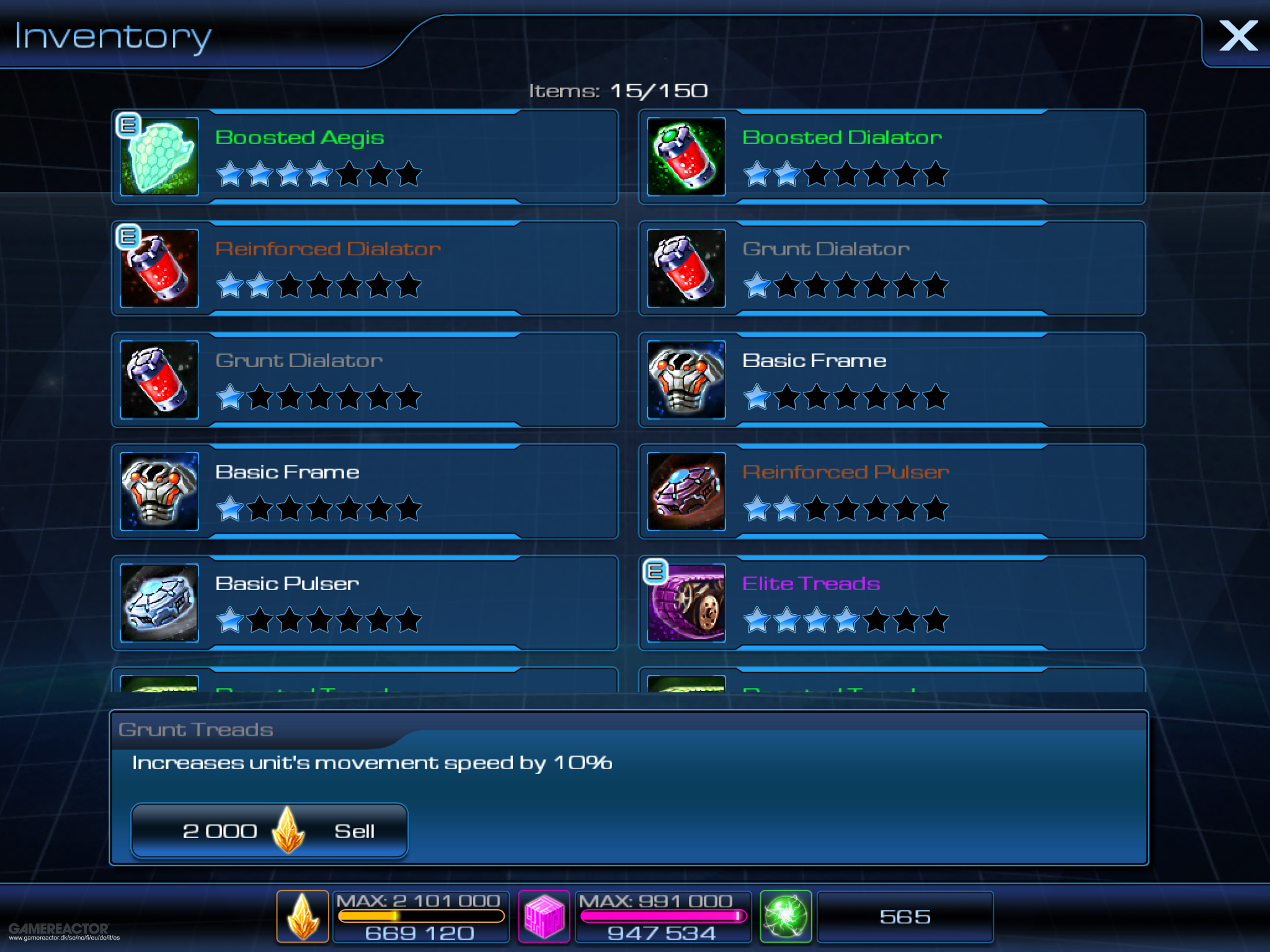This screenshot has height=952, width=1270.
Task: Select the Basic Pulser crystal icon
Action: tap(159, 603)
